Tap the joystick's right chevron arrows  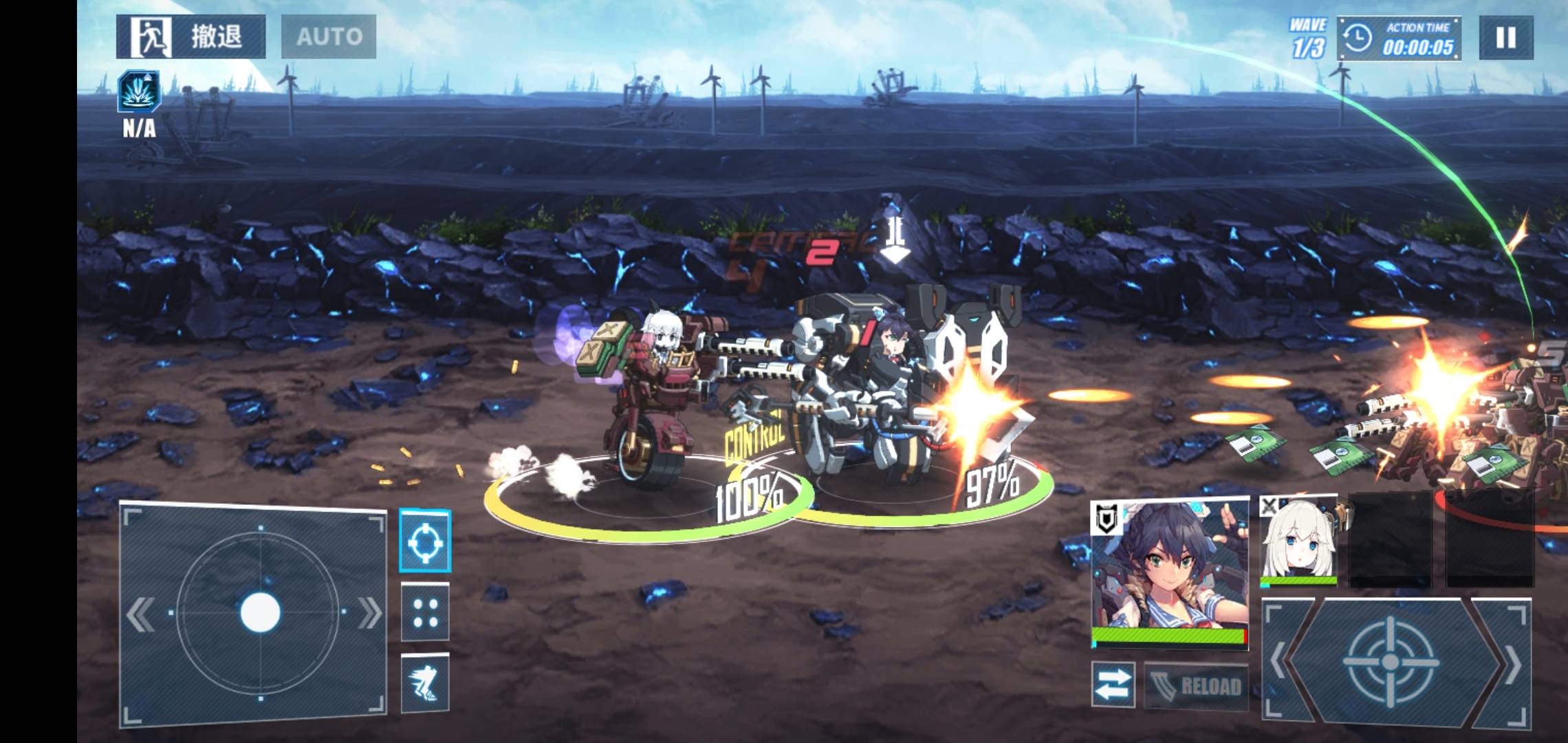369,612
